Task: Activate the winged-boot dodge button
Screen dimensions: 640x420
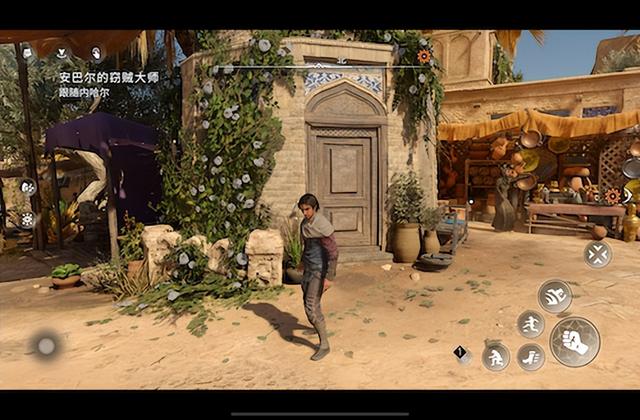Action: pyautogui.click(x=554, y=295)
